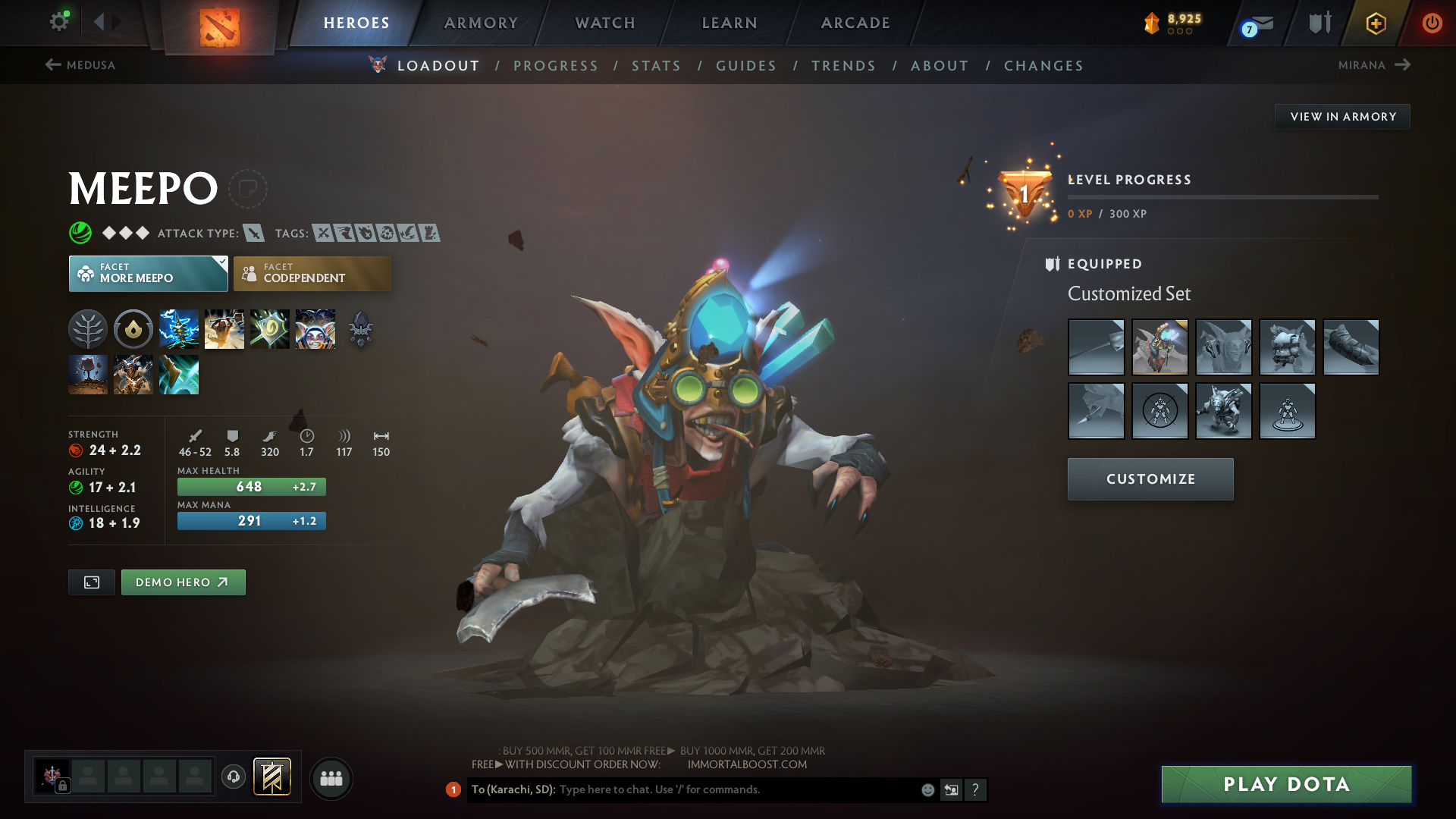
Task: Open the Arcade tab
Action: [x=855, y=23]
